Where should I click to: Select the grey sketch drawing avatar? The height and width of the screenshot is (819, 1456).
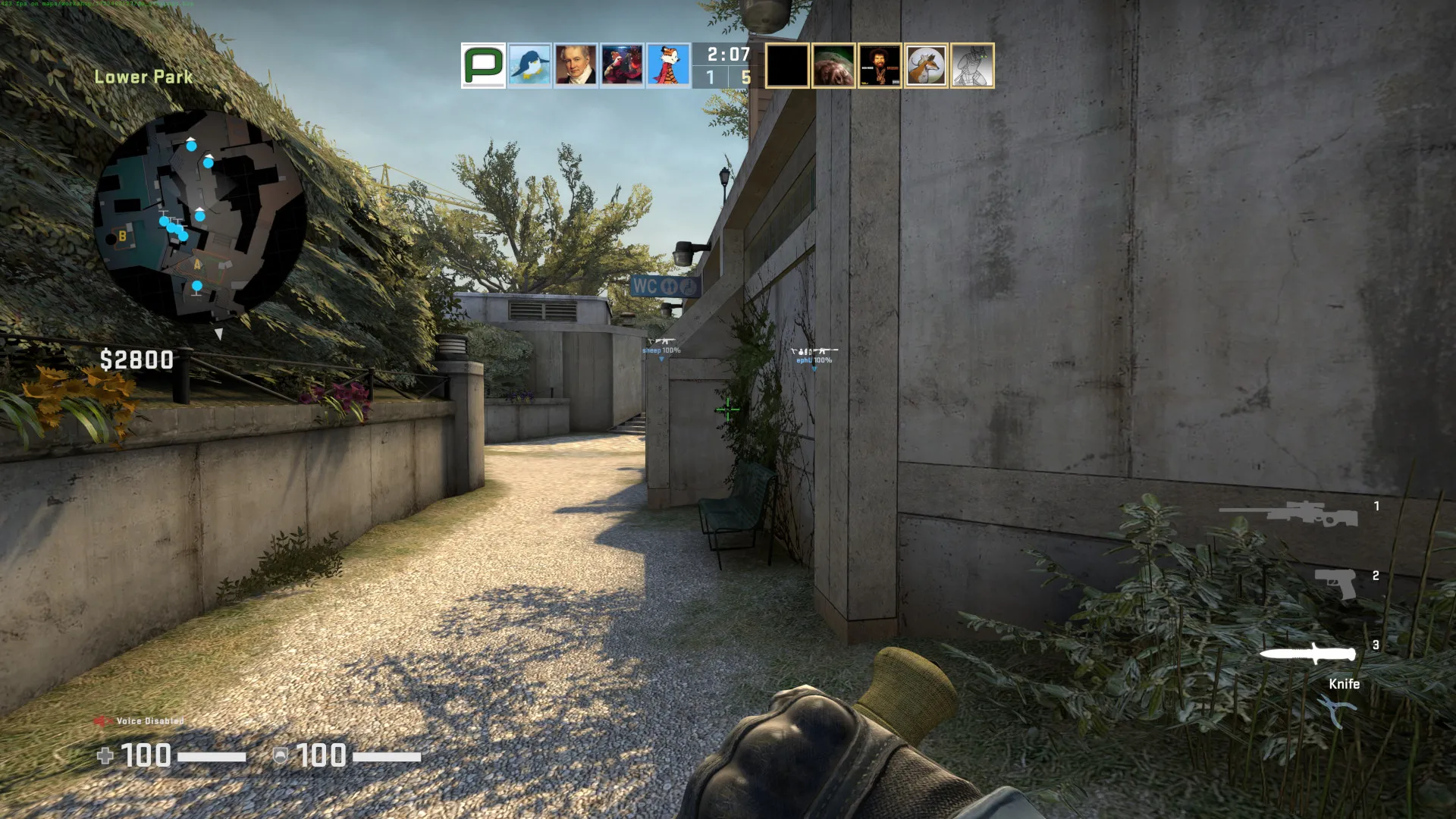tap(972, 66)
